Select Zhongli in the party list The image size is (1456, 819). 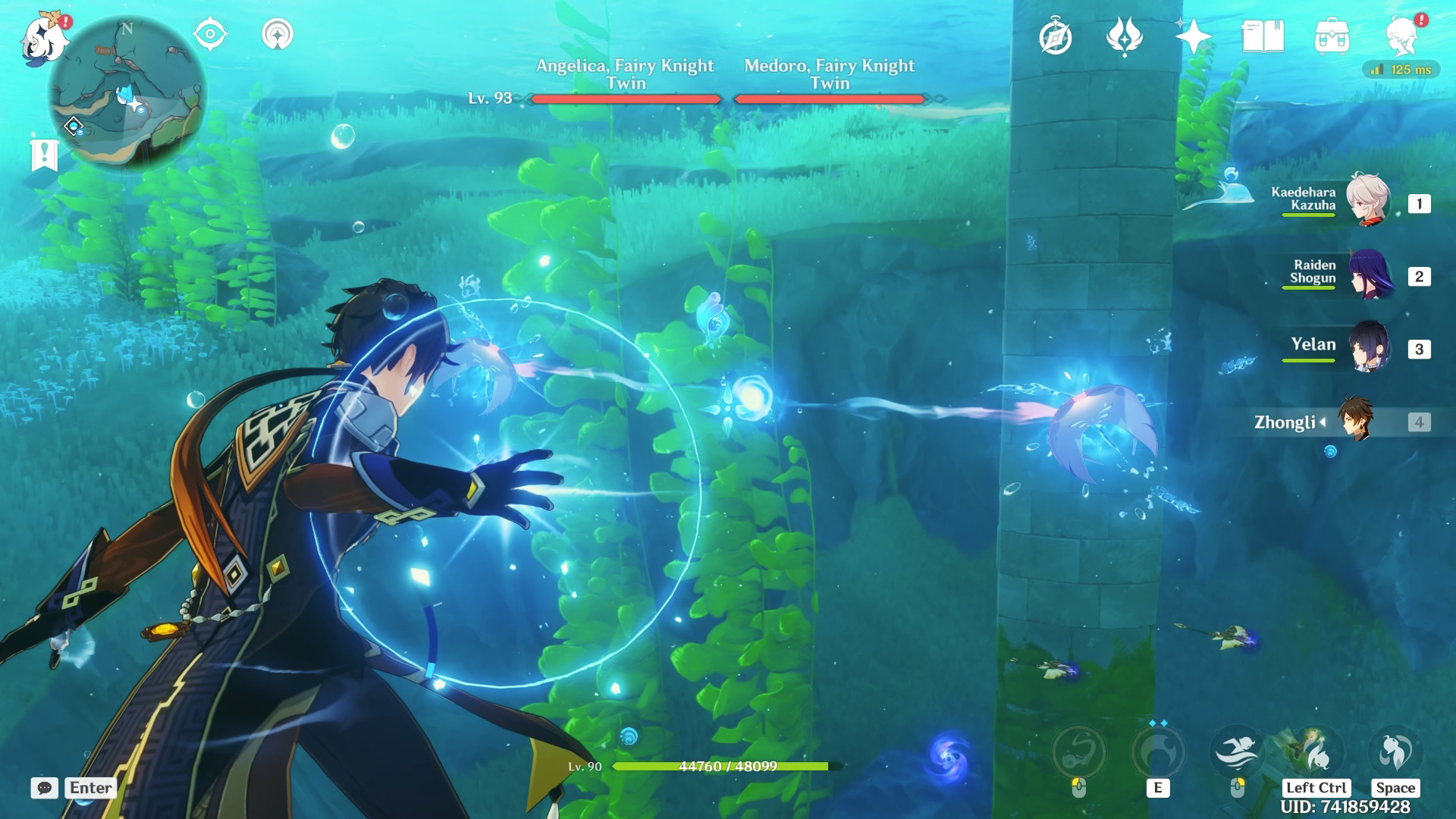(1354, 419)
